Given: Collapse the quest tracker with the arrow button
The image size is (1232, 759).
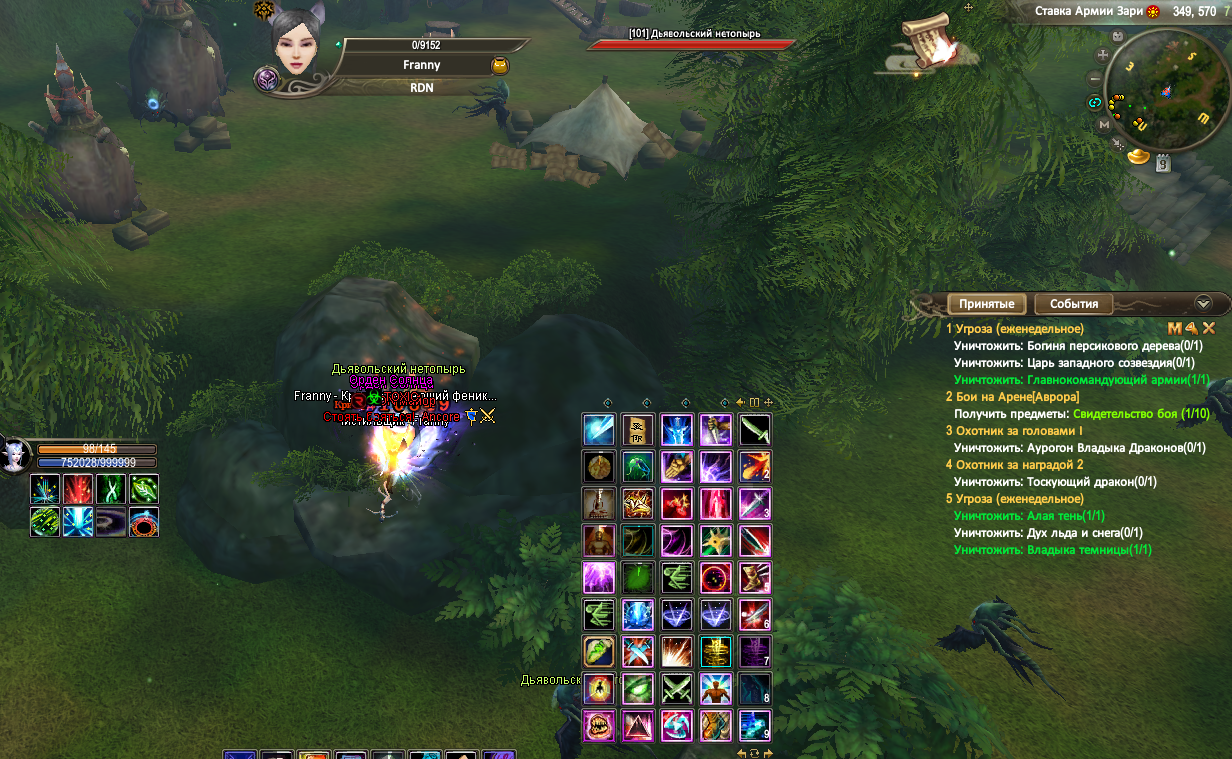Looking at the screenshot, I should click(x=1203, y=303).
